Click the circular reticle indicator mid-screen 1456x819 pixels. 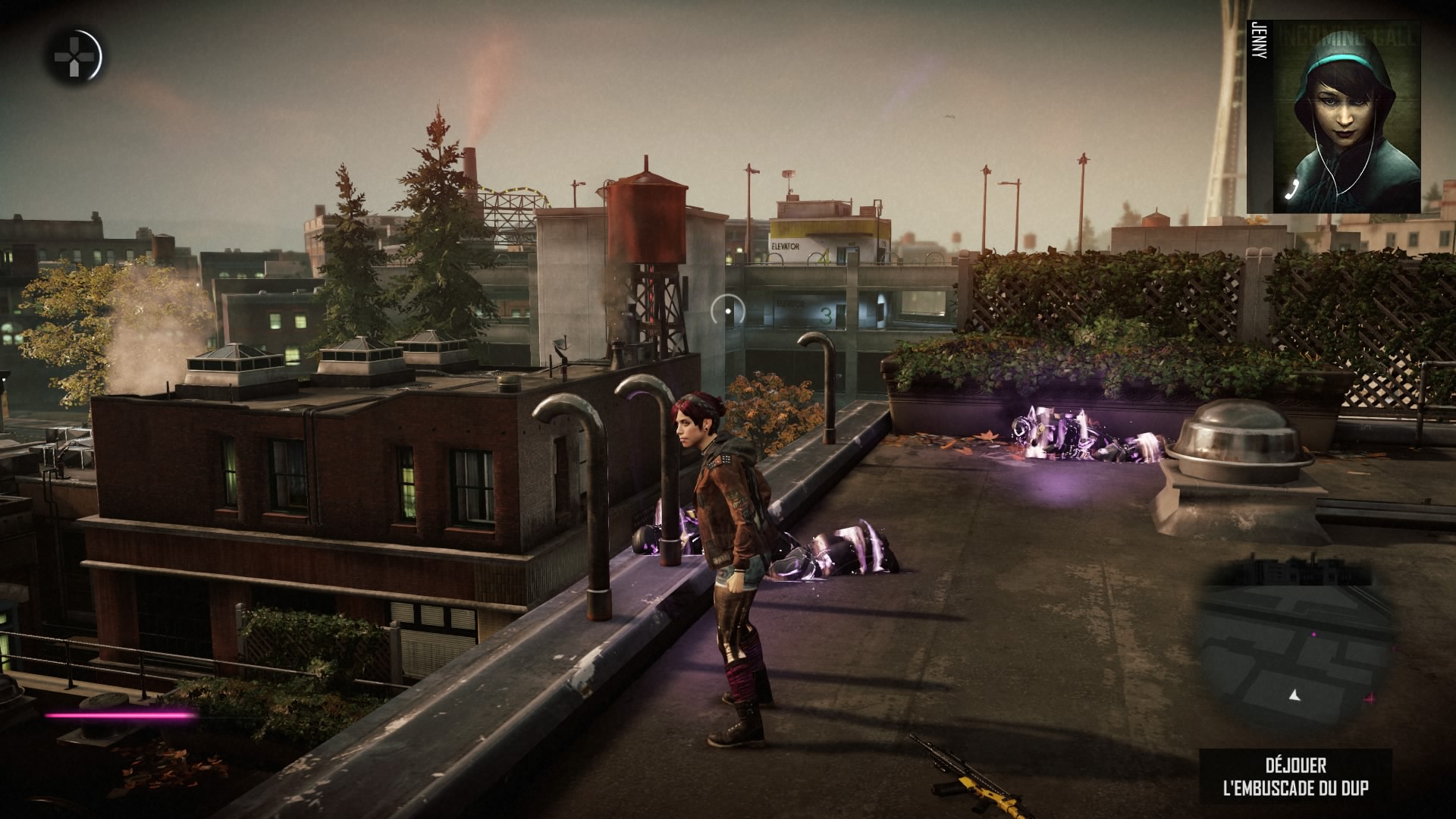pyautogui.click(x=729, y=311)
